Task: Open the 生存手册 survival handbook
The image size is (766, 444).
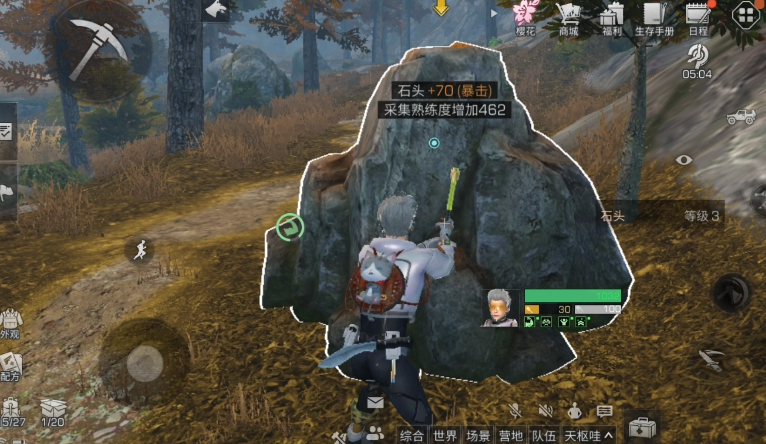Action: coord(654,17)
